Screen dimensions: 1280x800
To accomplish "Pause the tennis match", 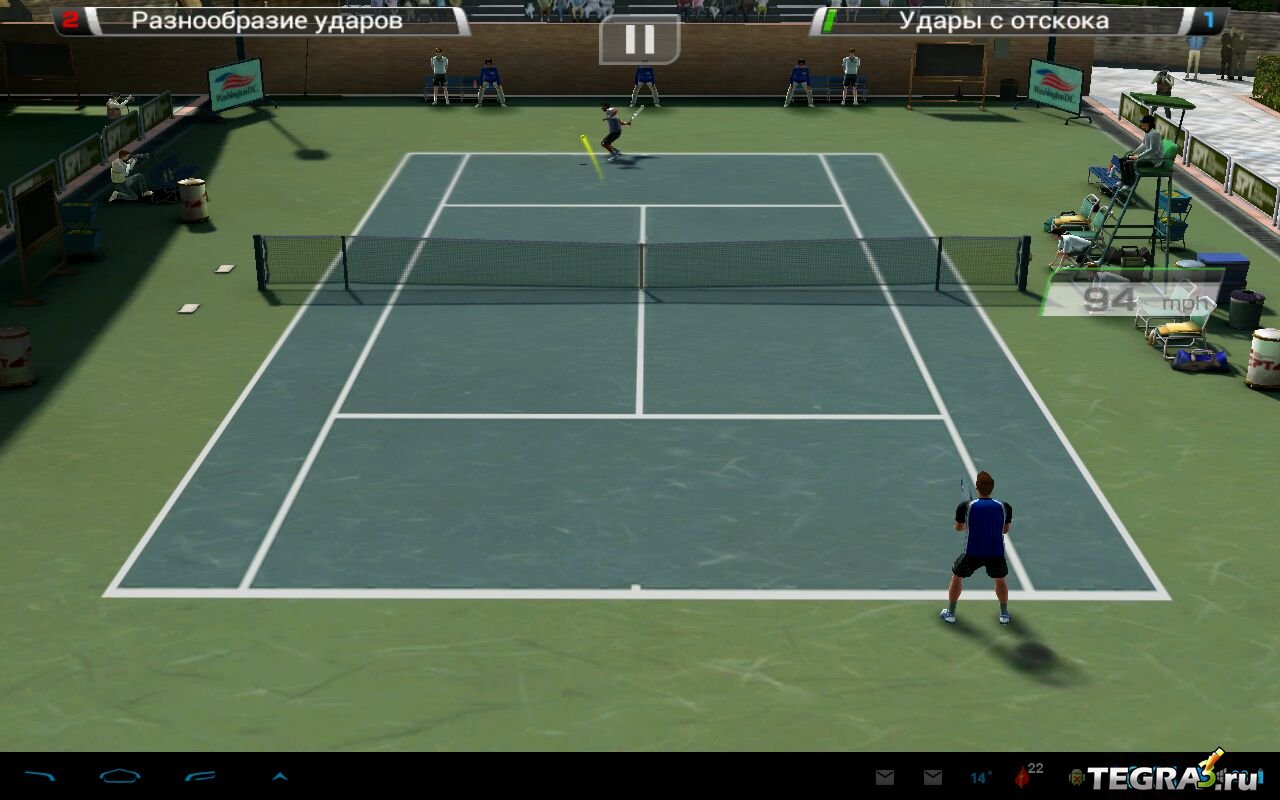I will pos(639,40).
